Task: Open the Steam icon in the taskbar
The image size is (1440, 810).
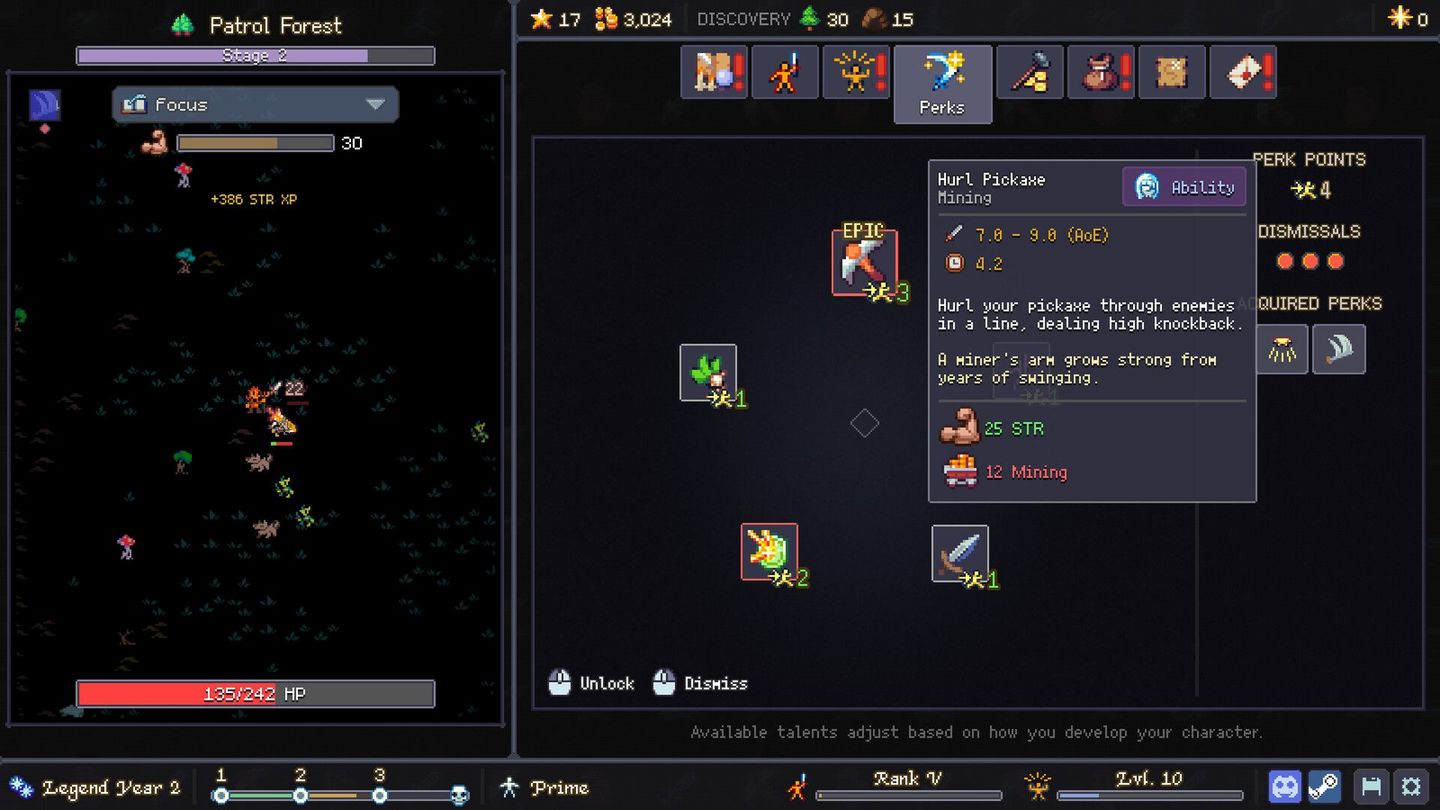Action: pos(1326,785)
